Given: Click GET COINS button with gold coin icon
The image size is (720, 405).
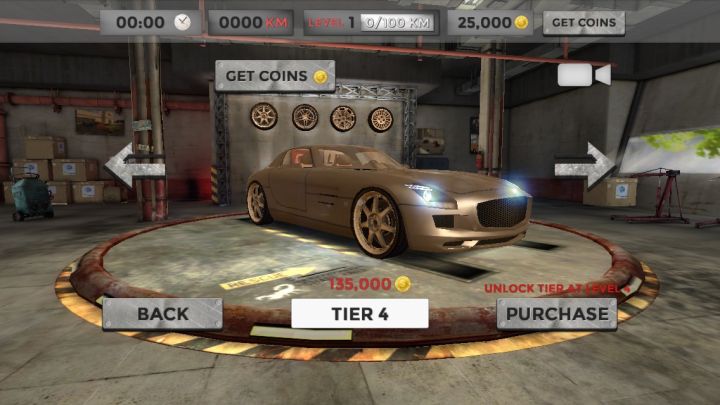Looking at the screenshot, I should (275, 76).
